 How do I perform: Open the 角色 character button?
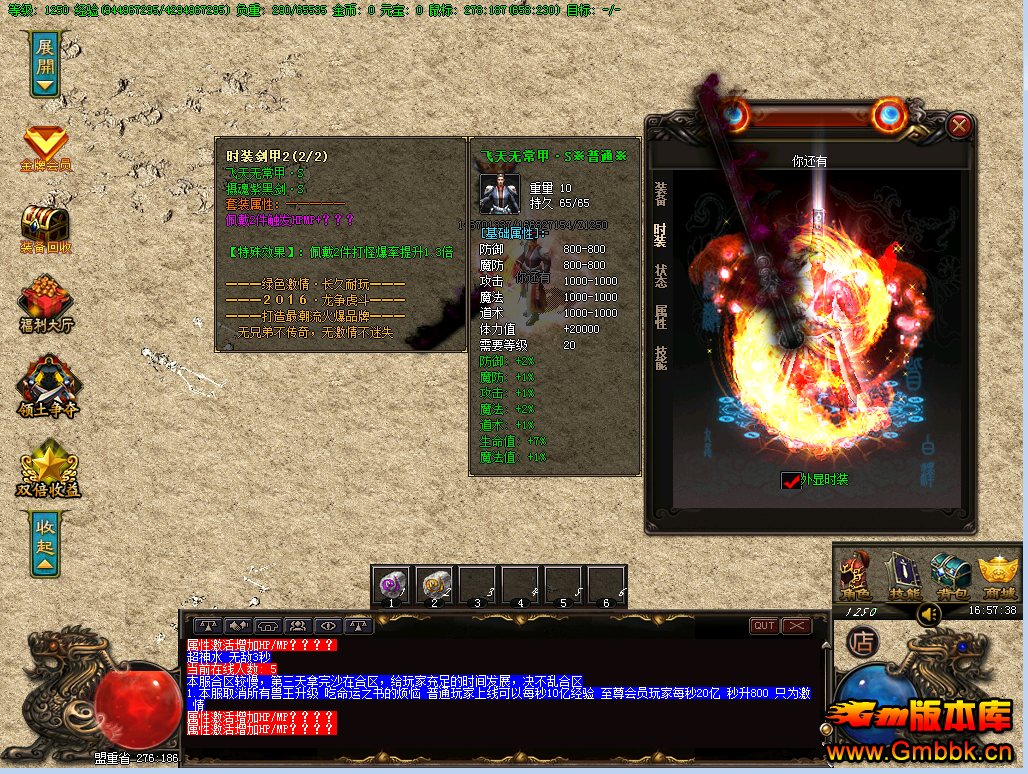coord(857,577)
